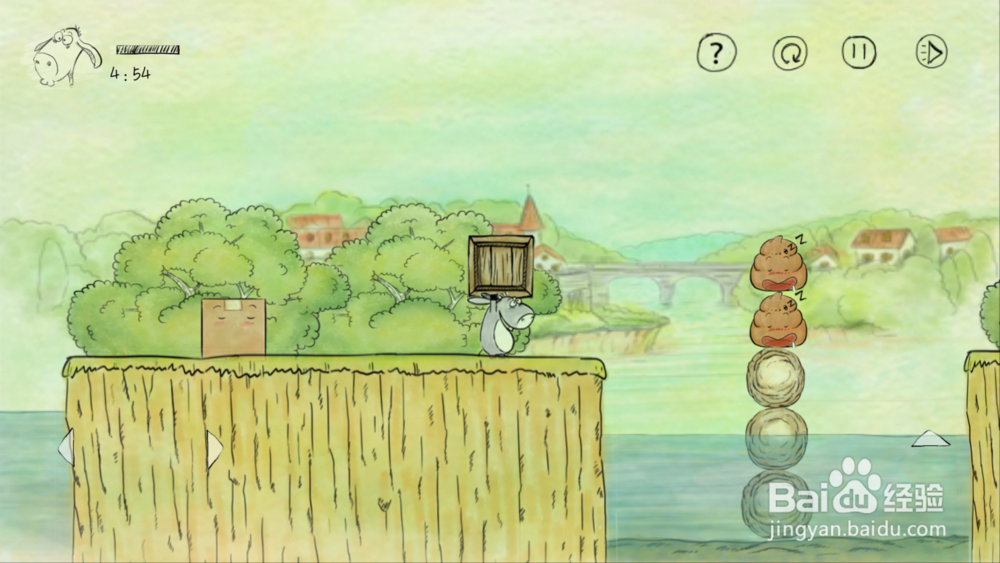The height and width of the screenshot is (563, 1000).
Task: Pause the game
Action: [859, 52]
